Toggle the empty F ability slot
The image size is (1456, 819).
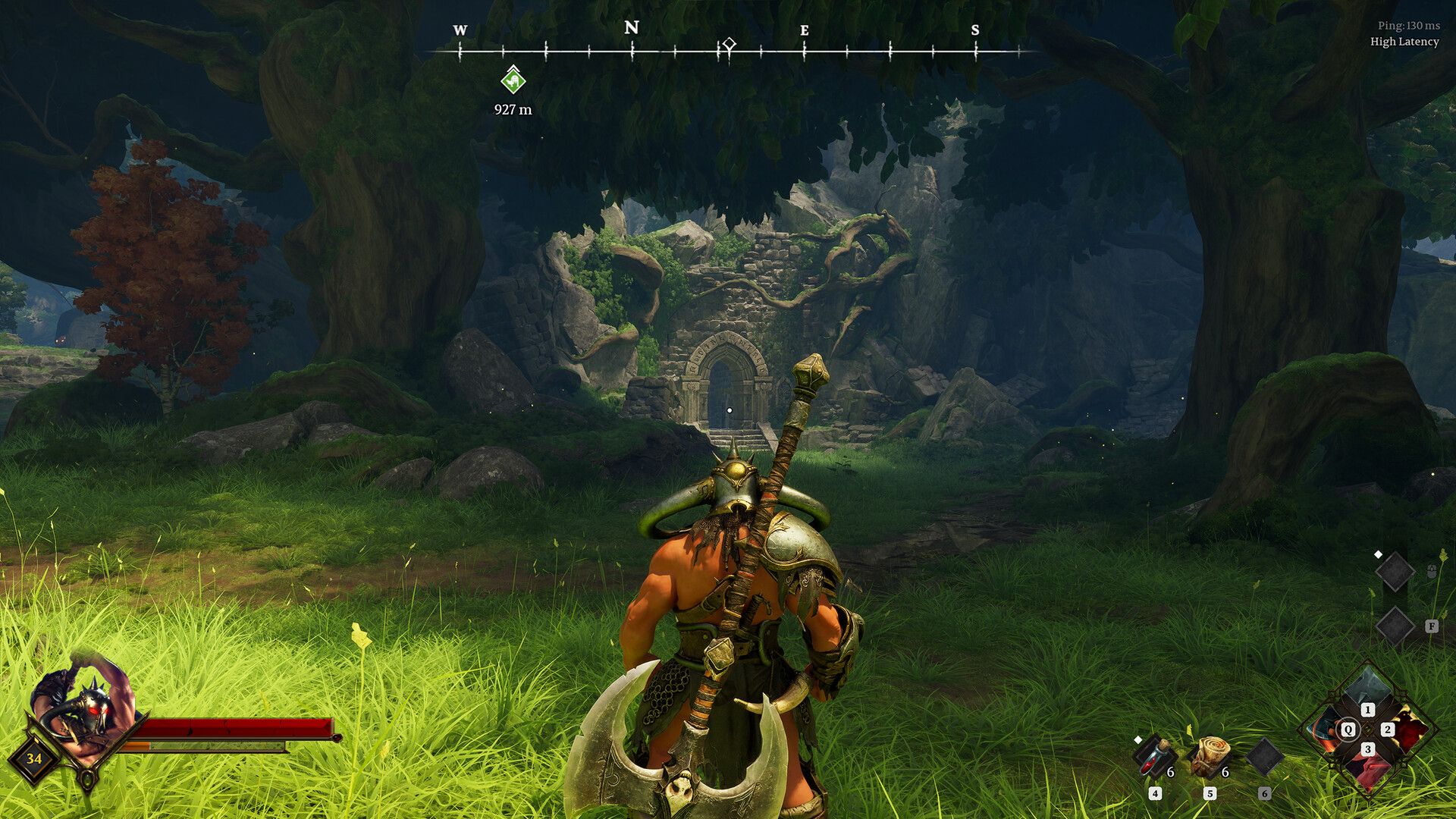[1395, 625]
